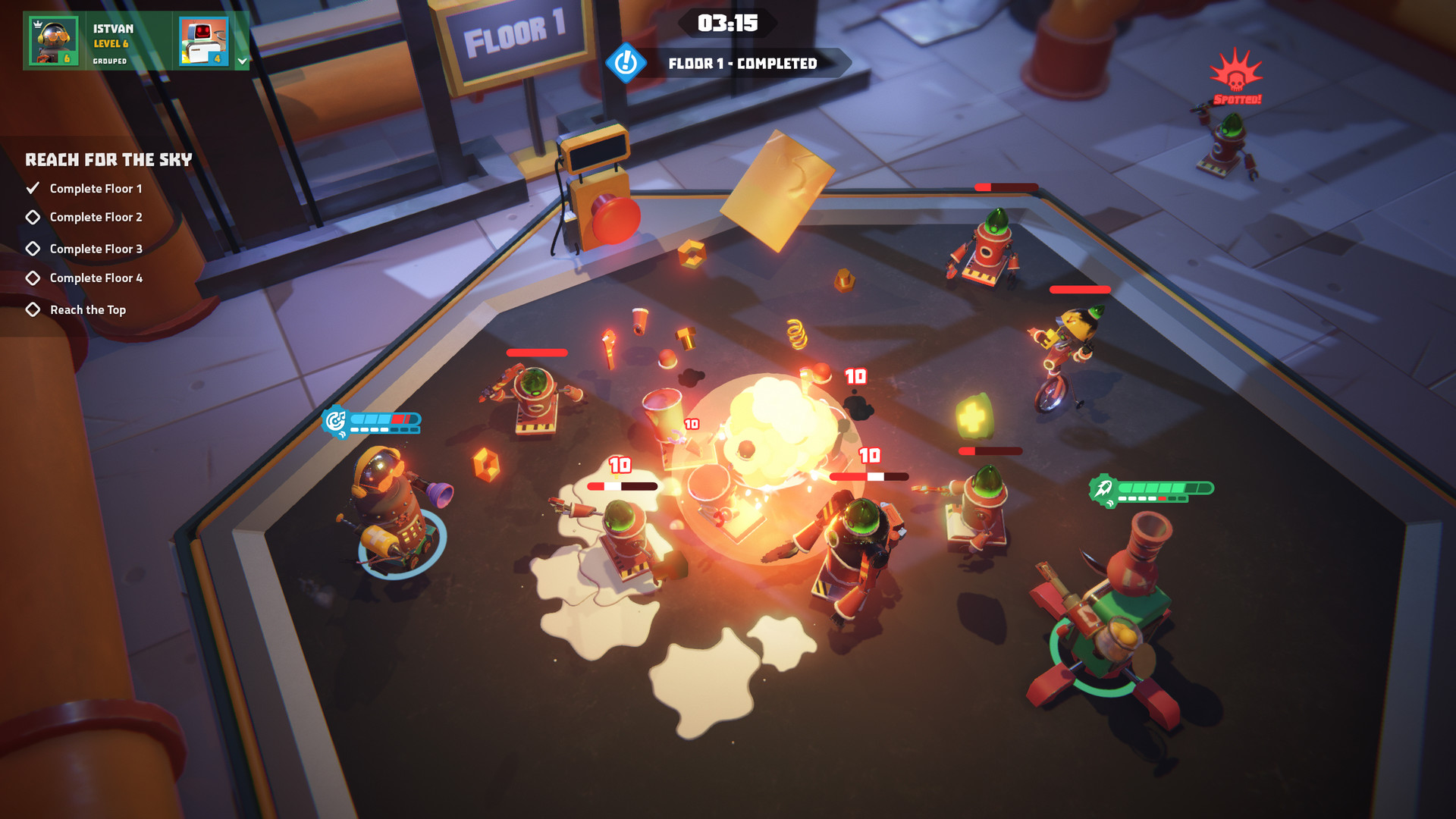Expand the Complete Floor 3 objective
The width and height of the screenshot is (1456, 819).
(32, 248)
